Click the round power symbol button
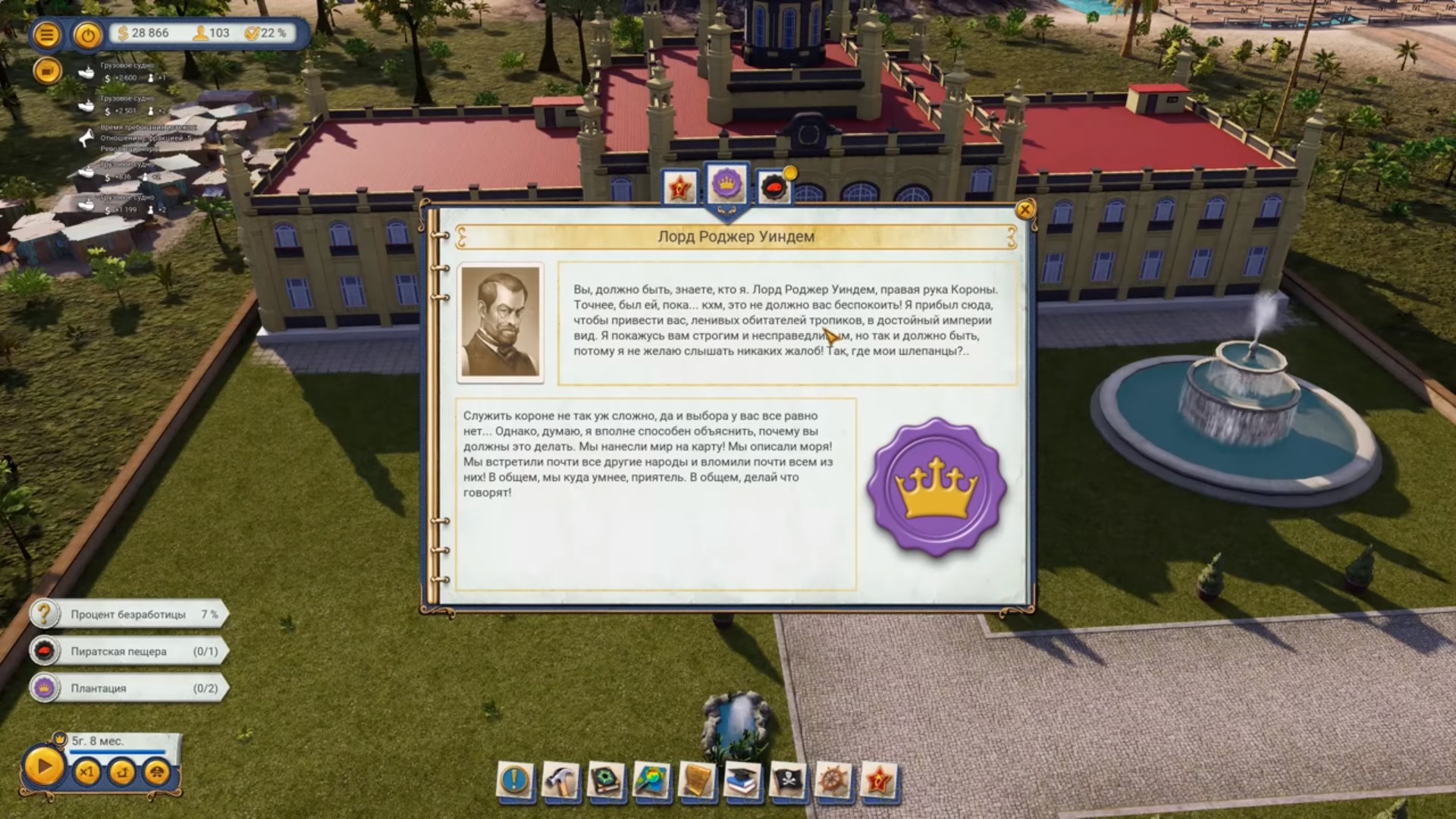 coord(88,35)
